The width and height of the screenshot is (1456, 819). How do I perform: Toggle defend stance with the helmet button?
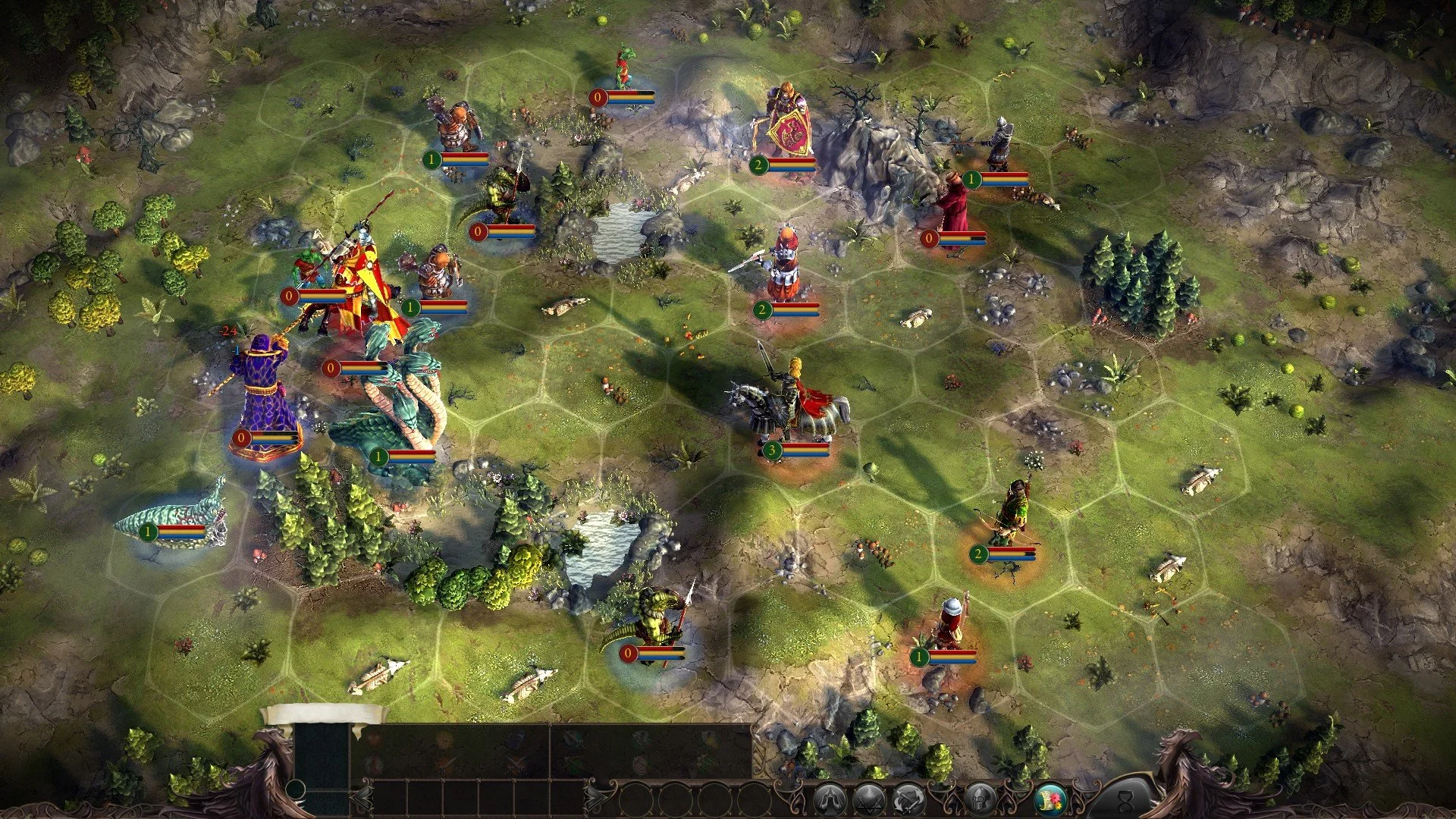click(980, 800)
